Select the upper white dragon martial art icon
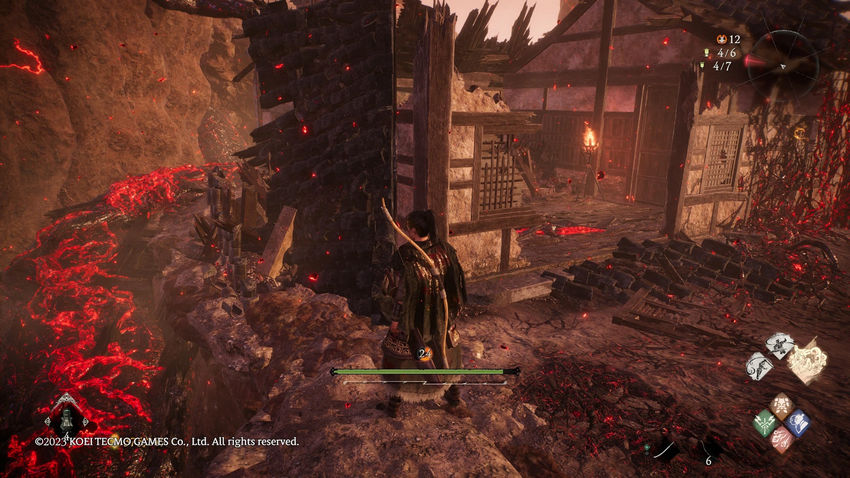The image size is (850, 478). coord(779,345)
